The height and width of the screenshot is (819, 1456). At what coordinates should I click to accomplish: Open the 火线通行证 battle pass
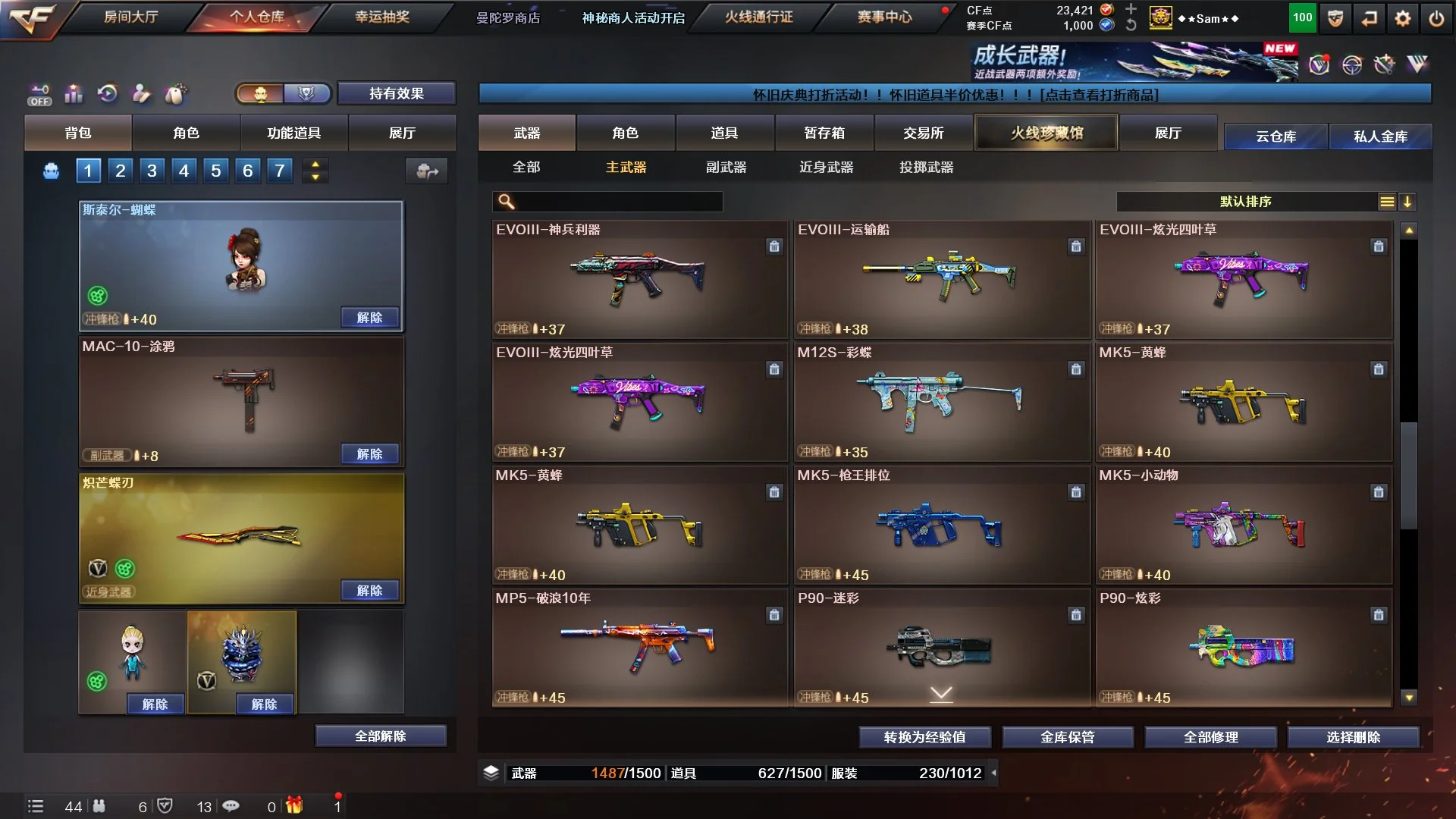coord(758,17)
